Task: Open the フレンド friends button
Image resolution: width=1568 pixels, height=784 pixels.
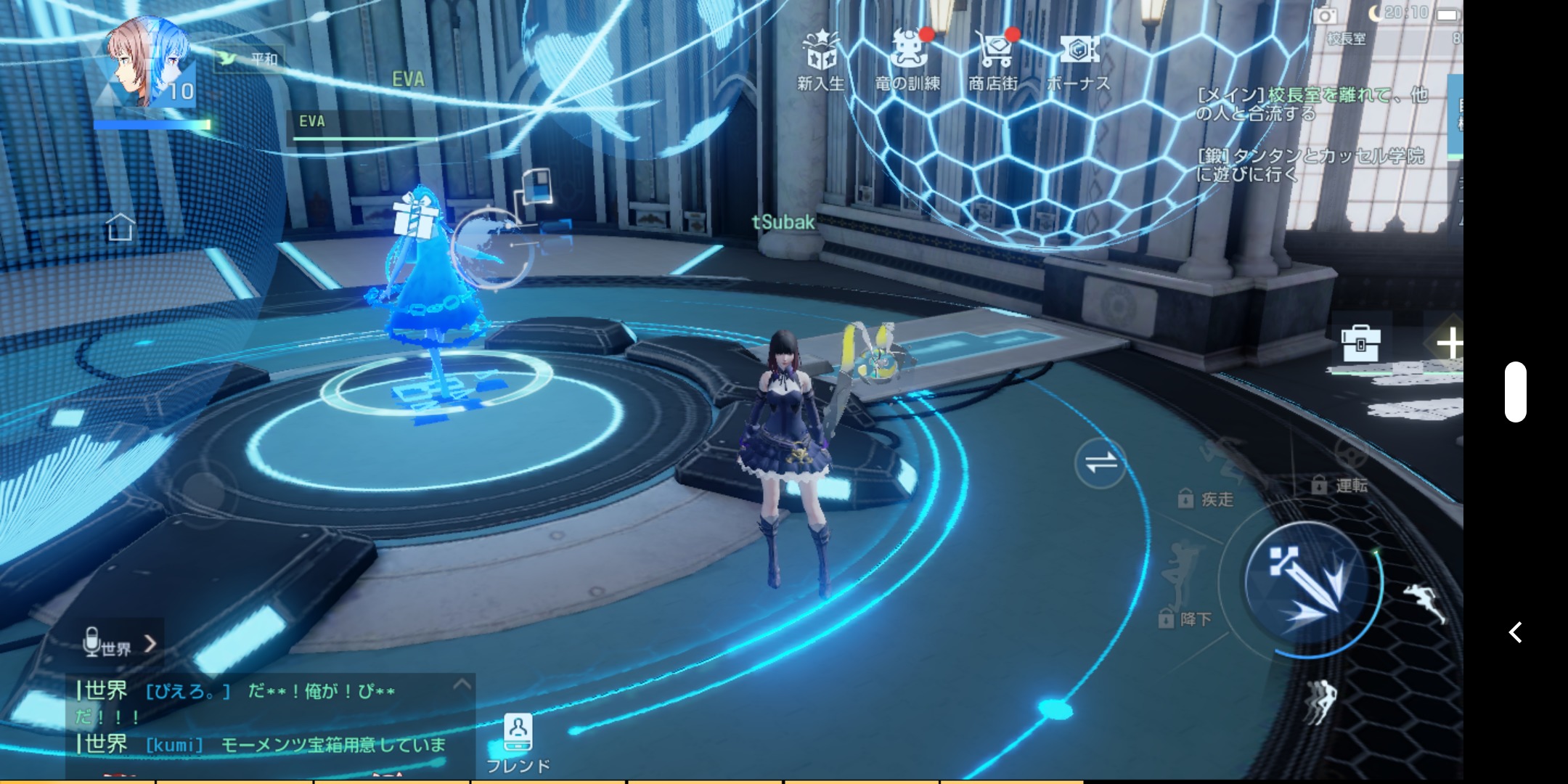Action: [518, 743]
